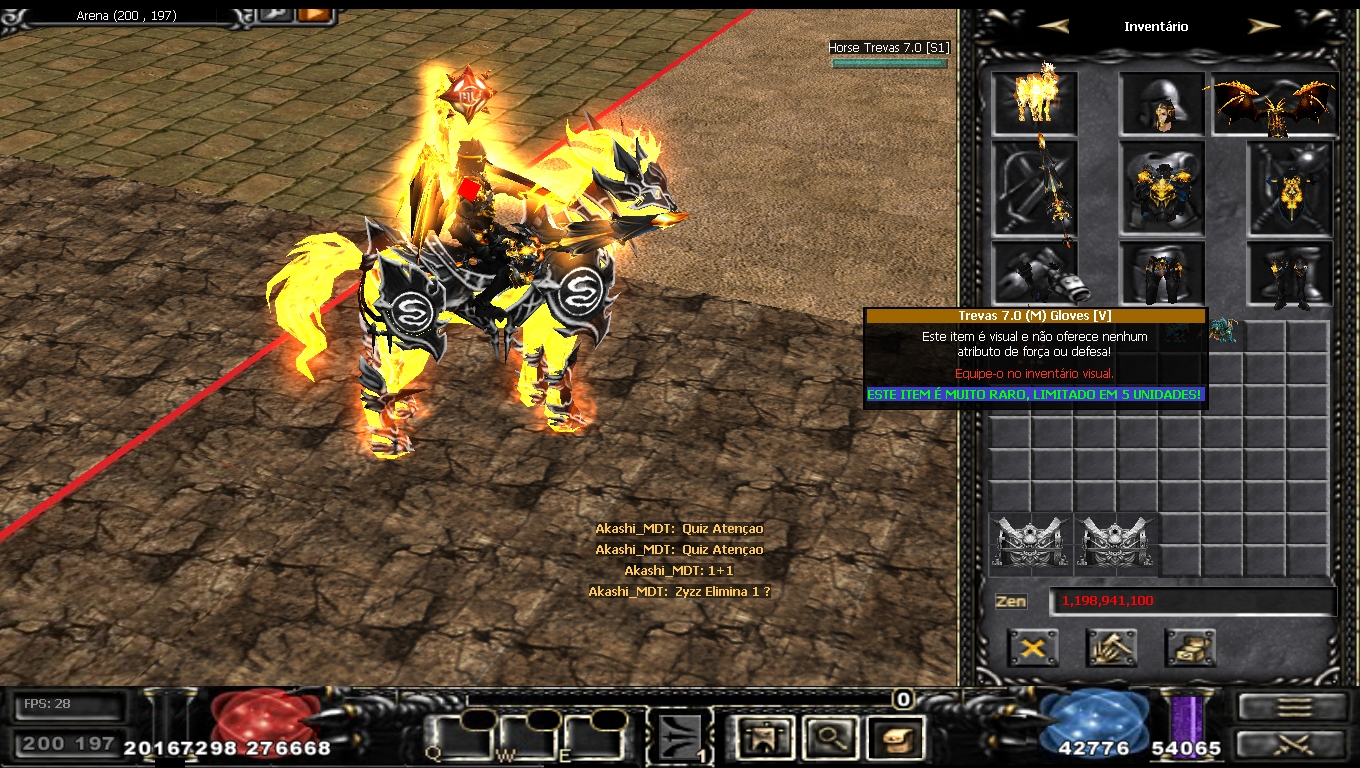The image size is (1360, 768).
Task: Select the equipped chest armor slot
Action: pyautogui.click(x=1162, y=188)
